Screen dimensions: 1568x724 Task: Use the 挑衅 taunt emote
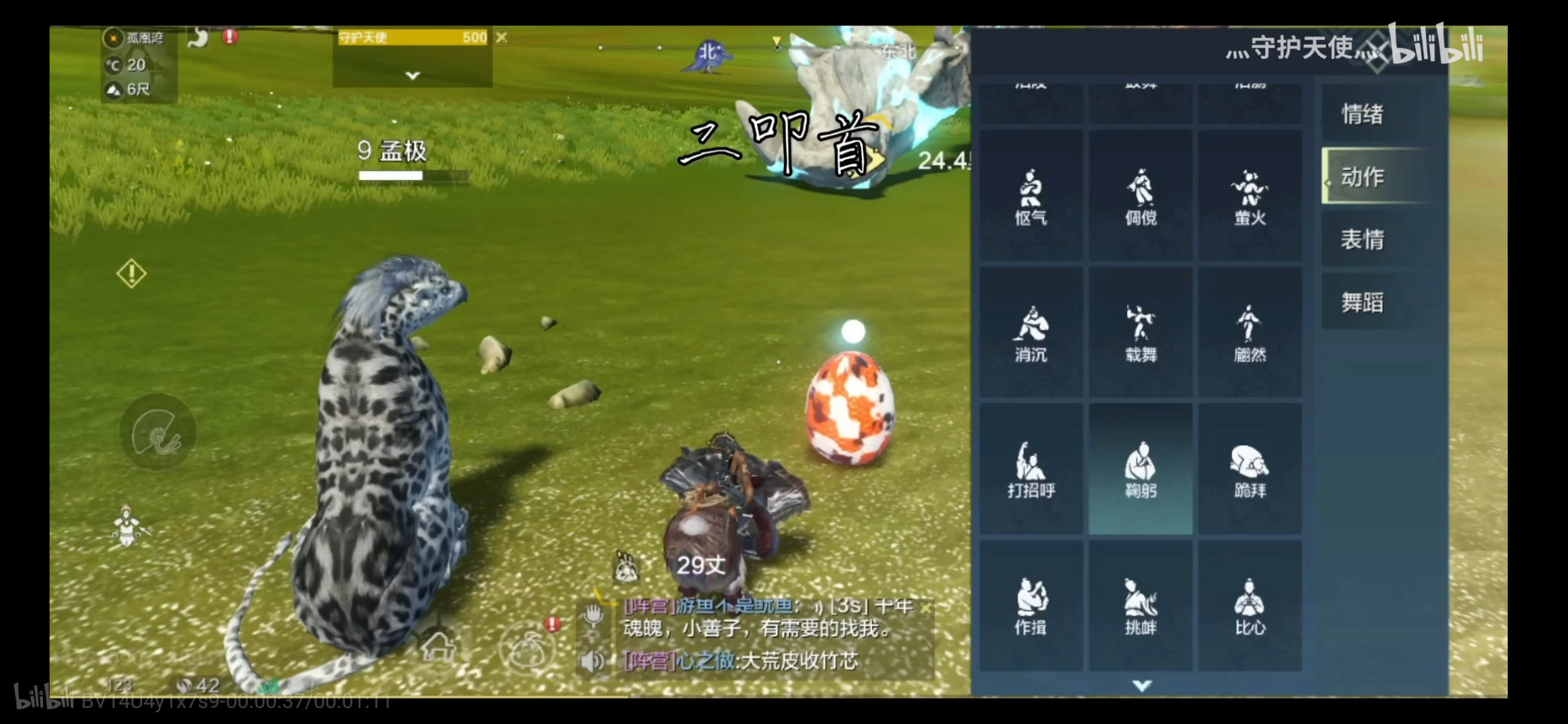click(x=1140, y=606)
